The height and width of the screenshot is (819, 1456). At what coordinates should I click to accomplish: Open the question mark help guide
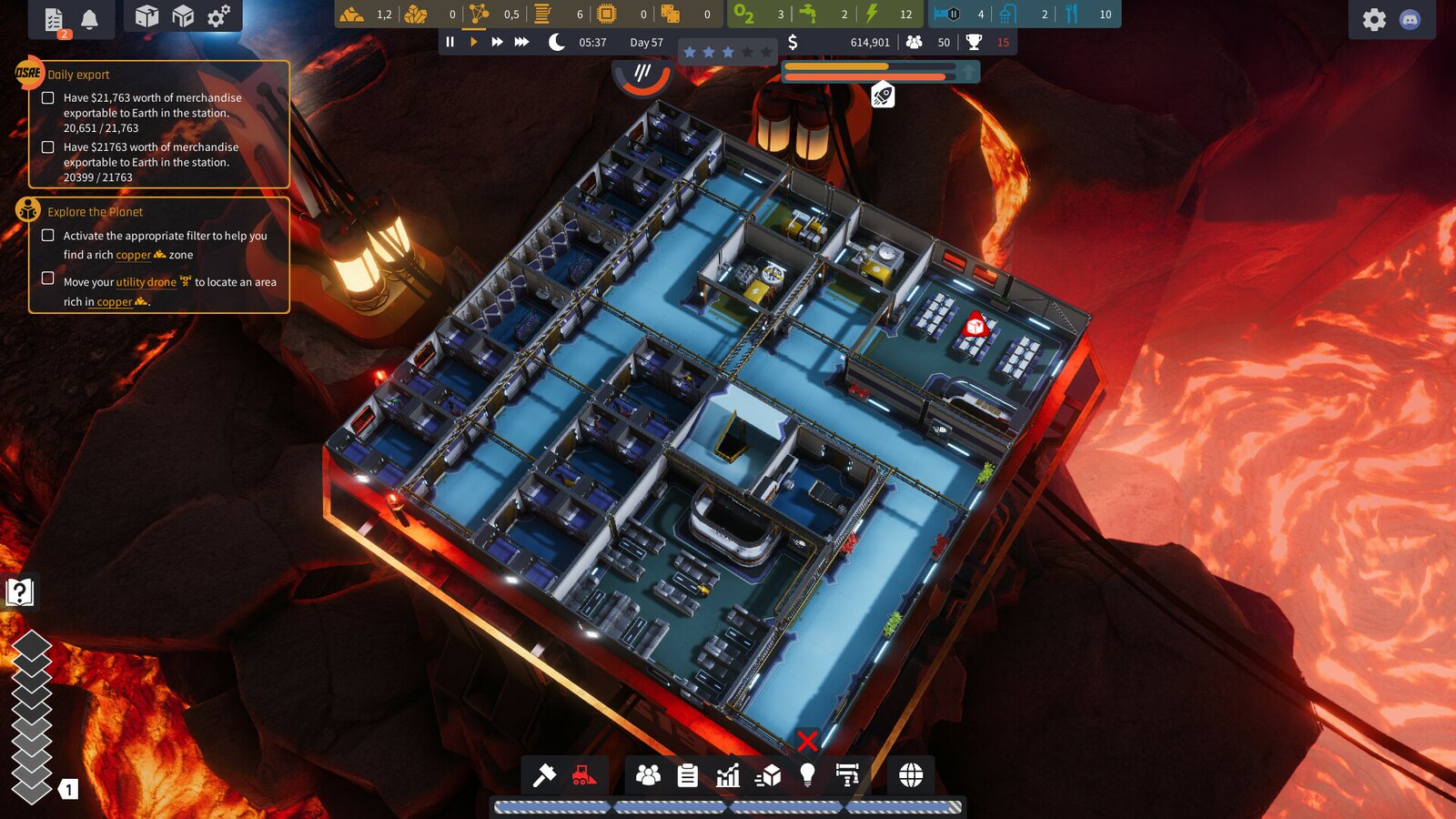click(x=19, y=592)
